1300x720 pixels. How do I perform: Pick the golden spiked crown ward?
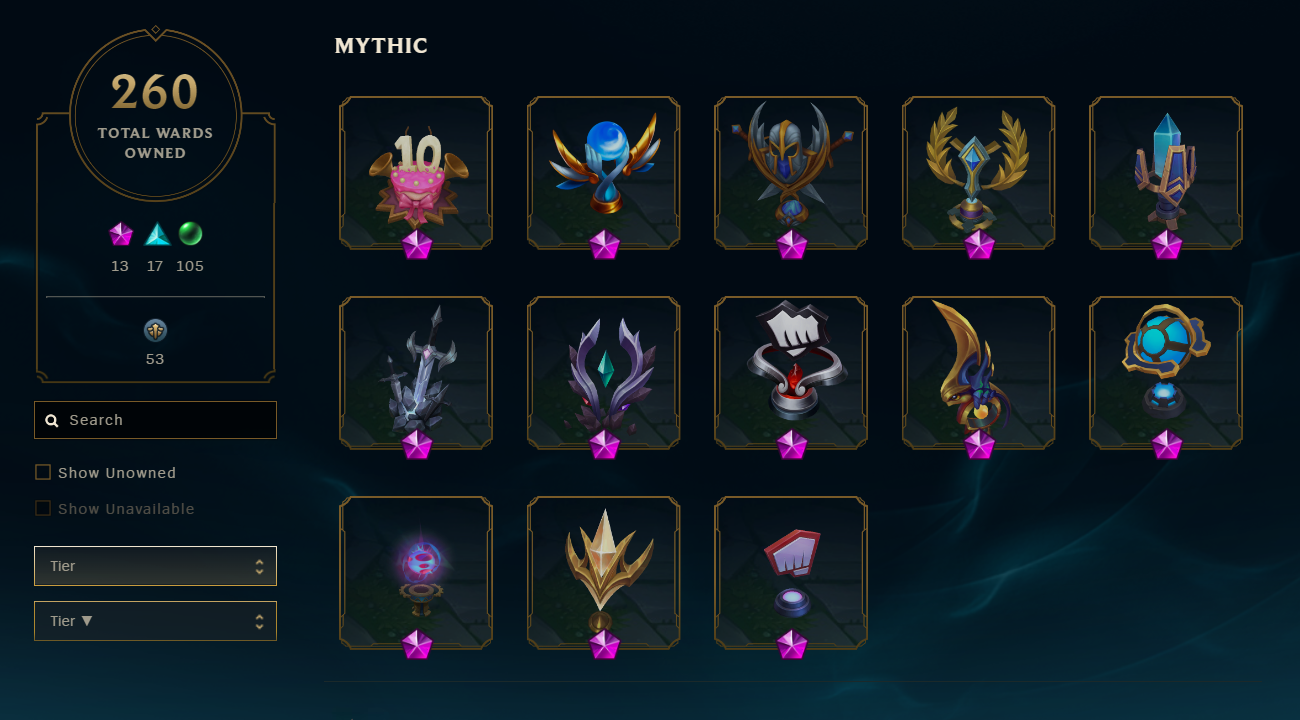pyautogui.click(x=604, y=572)
